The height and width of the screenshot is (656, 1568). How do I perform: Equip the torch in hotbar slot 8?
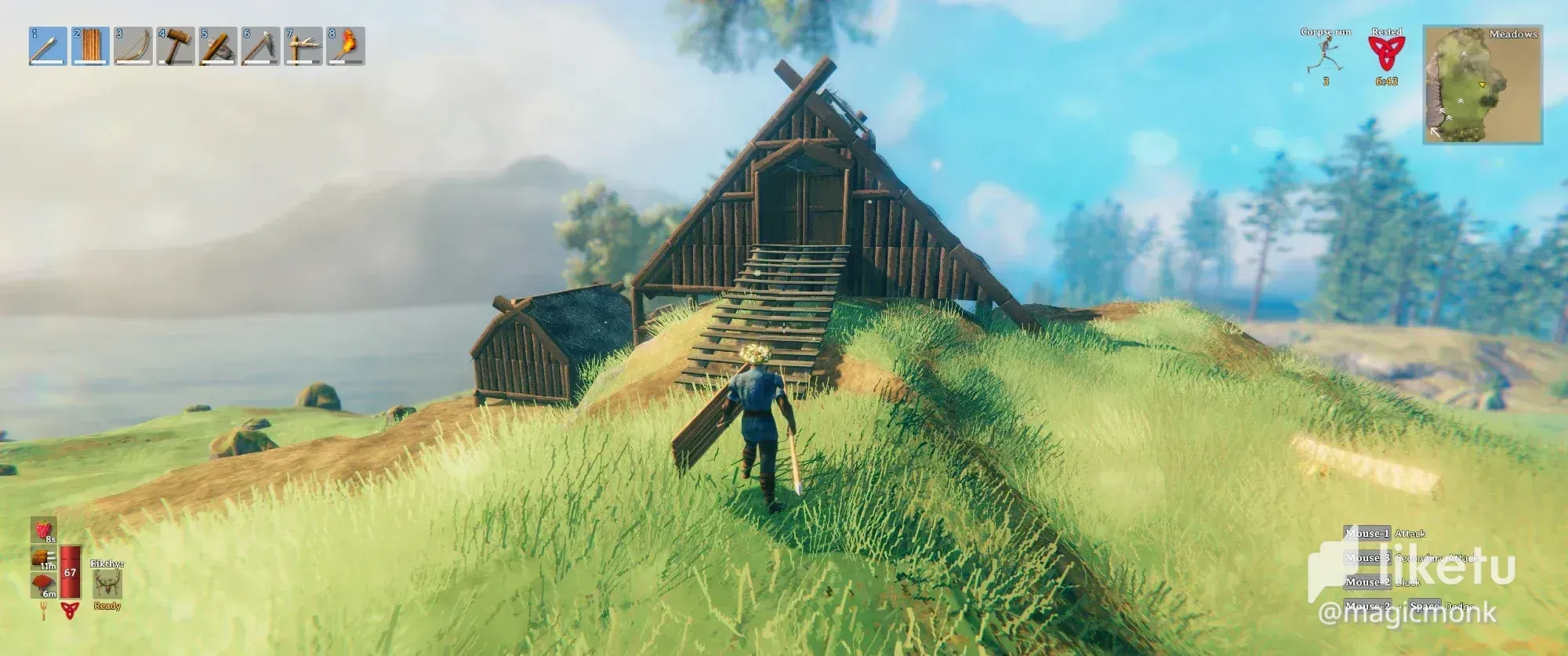tap(345, 46)
